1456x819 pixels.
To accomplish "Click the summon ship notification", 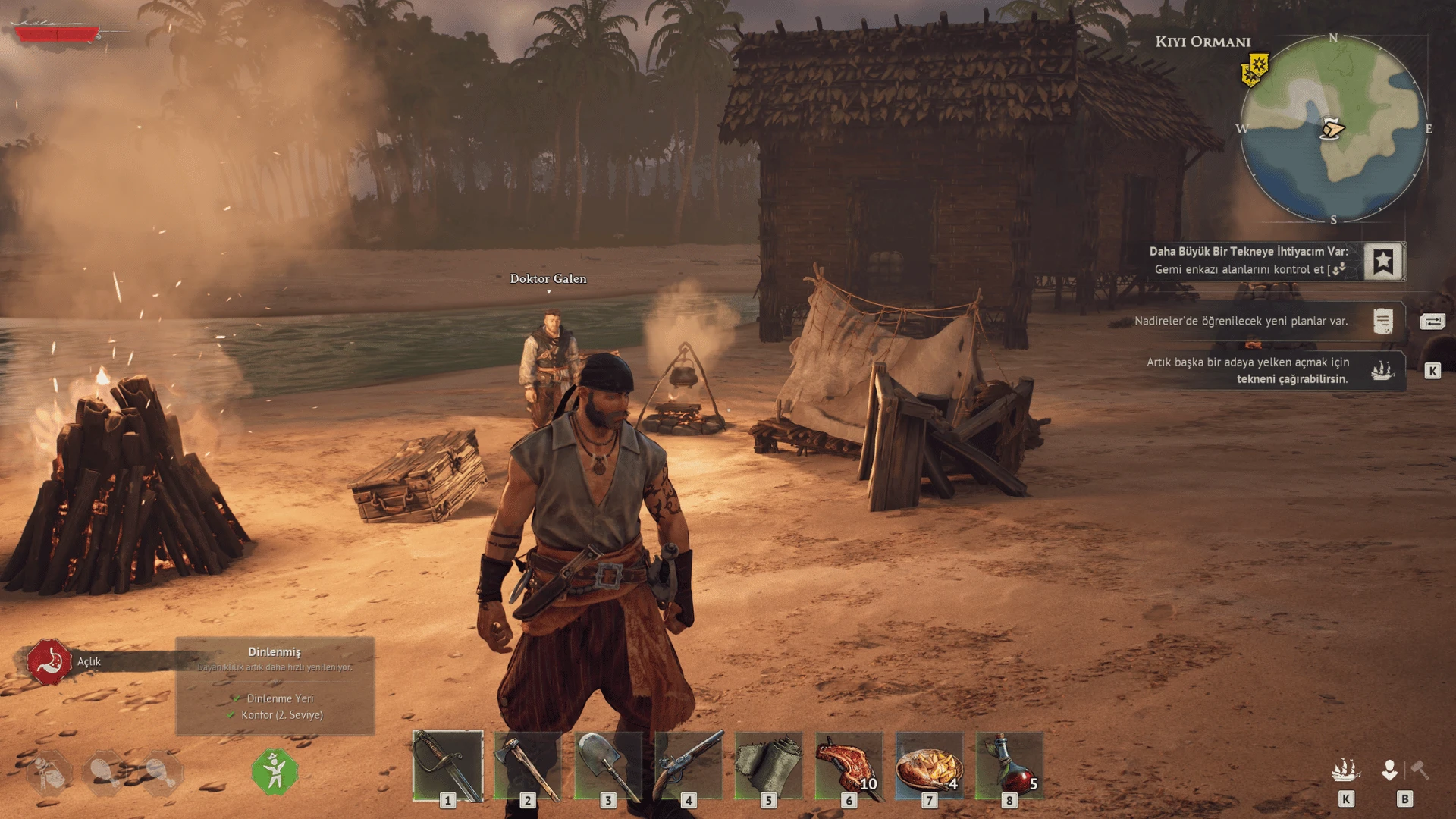I will [x=1382, y=371].
